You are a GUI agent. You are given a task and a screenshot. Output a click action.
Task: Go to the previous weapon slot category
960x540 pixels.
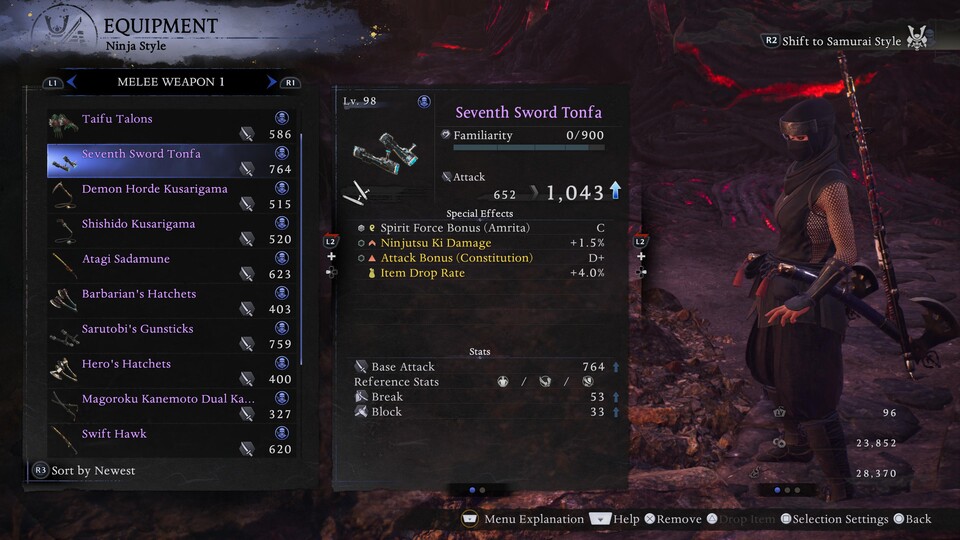click(x=72, y=82)
